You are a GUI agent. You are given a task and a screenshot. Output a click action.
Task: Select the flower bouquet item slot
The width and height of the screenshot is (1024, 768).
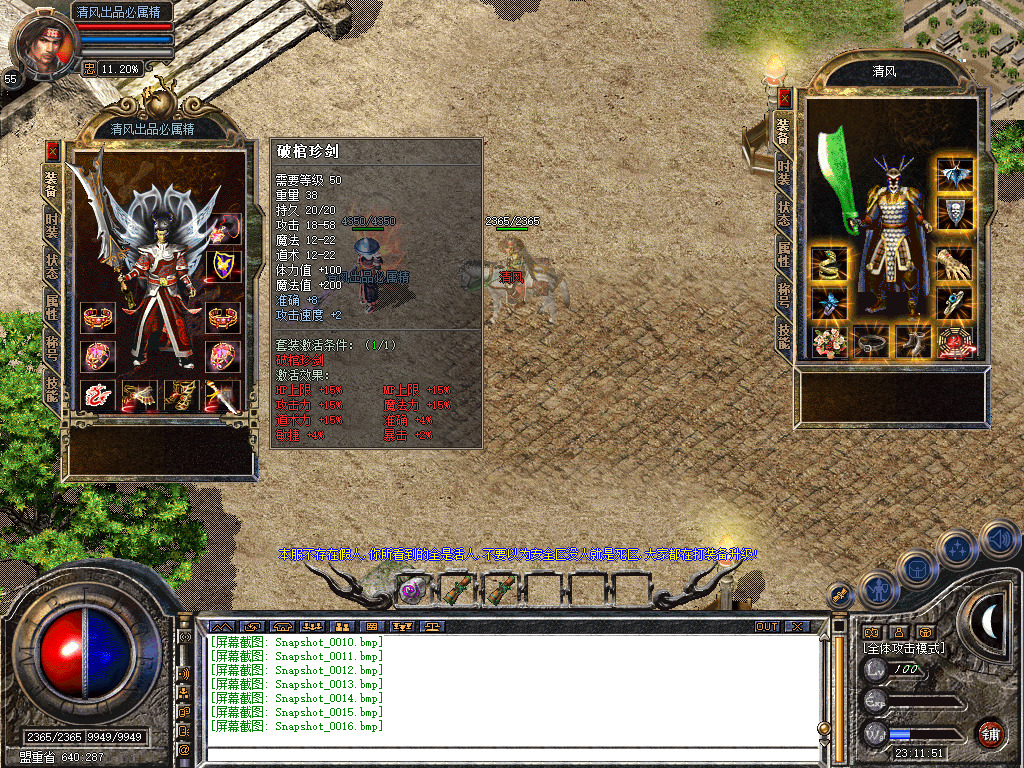[829, 342]
